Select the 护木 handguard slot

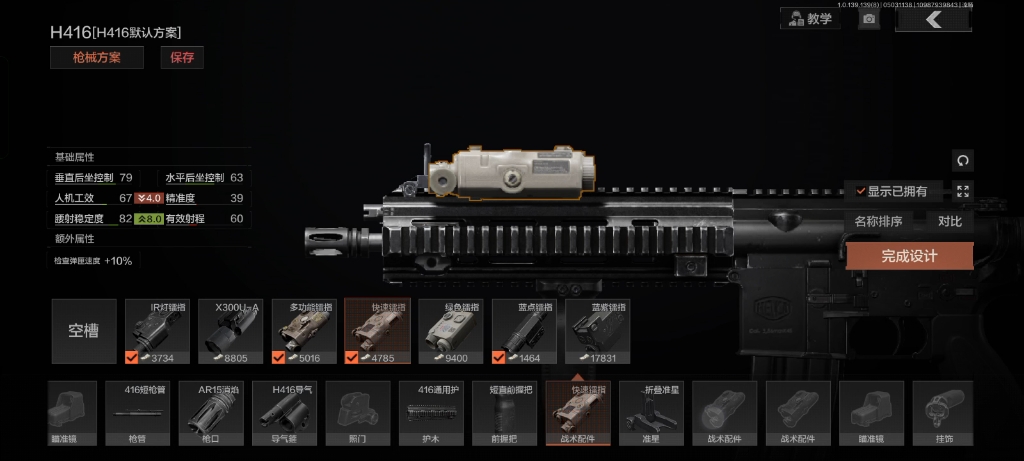coord(431,412)
